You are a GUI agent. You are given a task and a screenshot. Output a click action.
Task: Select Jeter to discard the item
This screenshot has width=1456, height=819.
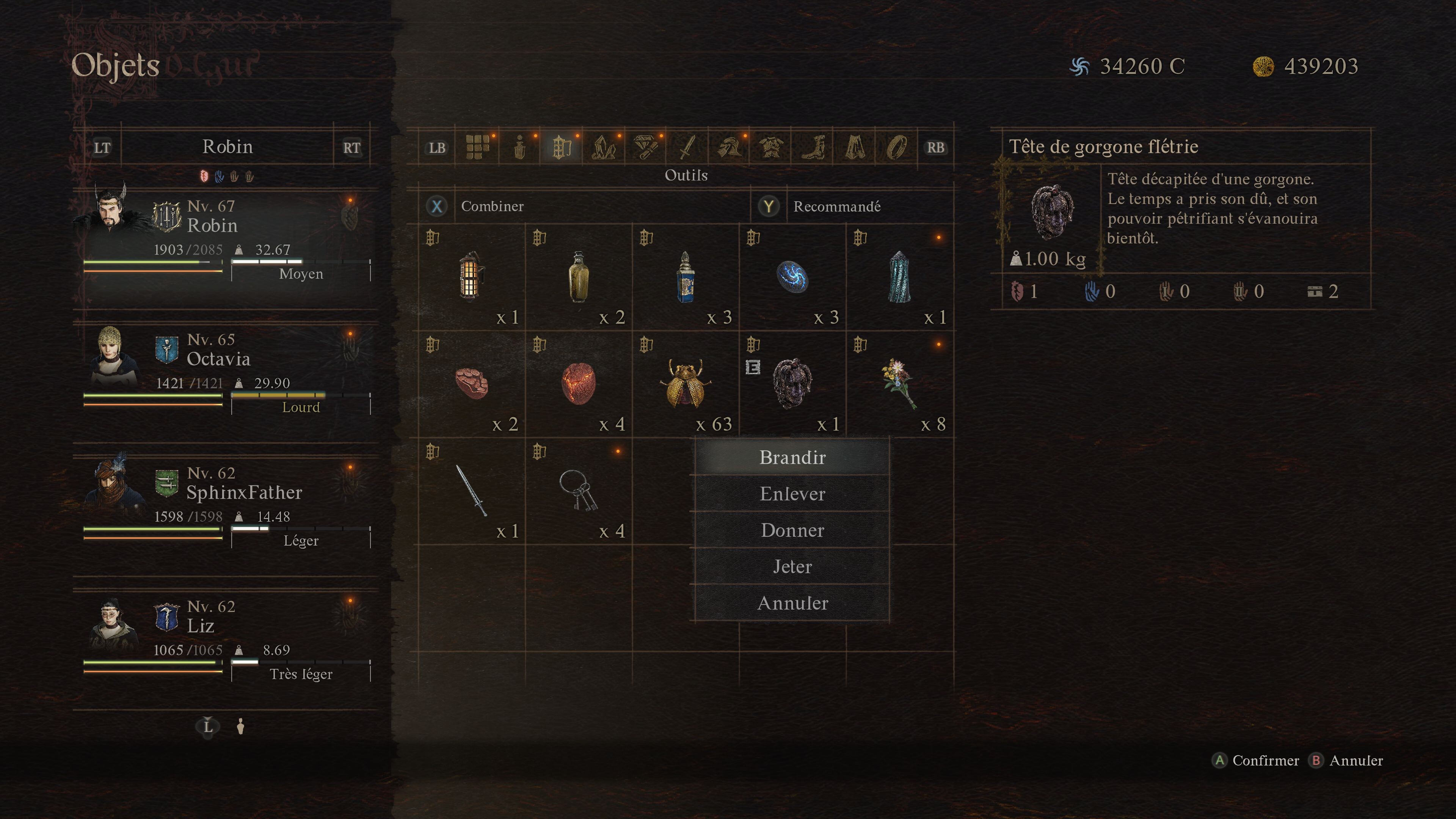point(792,566)
